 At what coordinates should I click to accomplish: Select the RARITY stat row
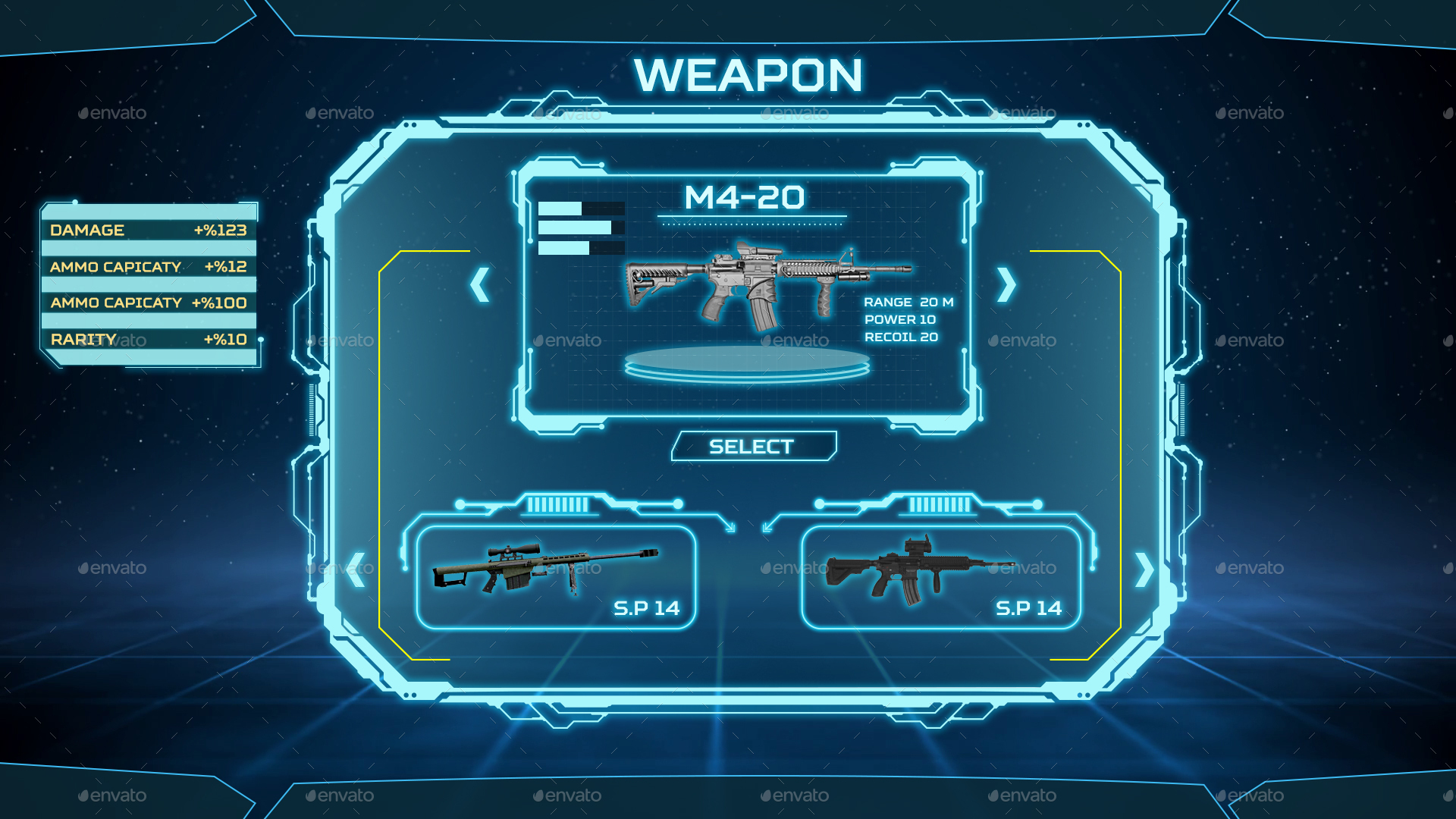[x=149, y=339]
